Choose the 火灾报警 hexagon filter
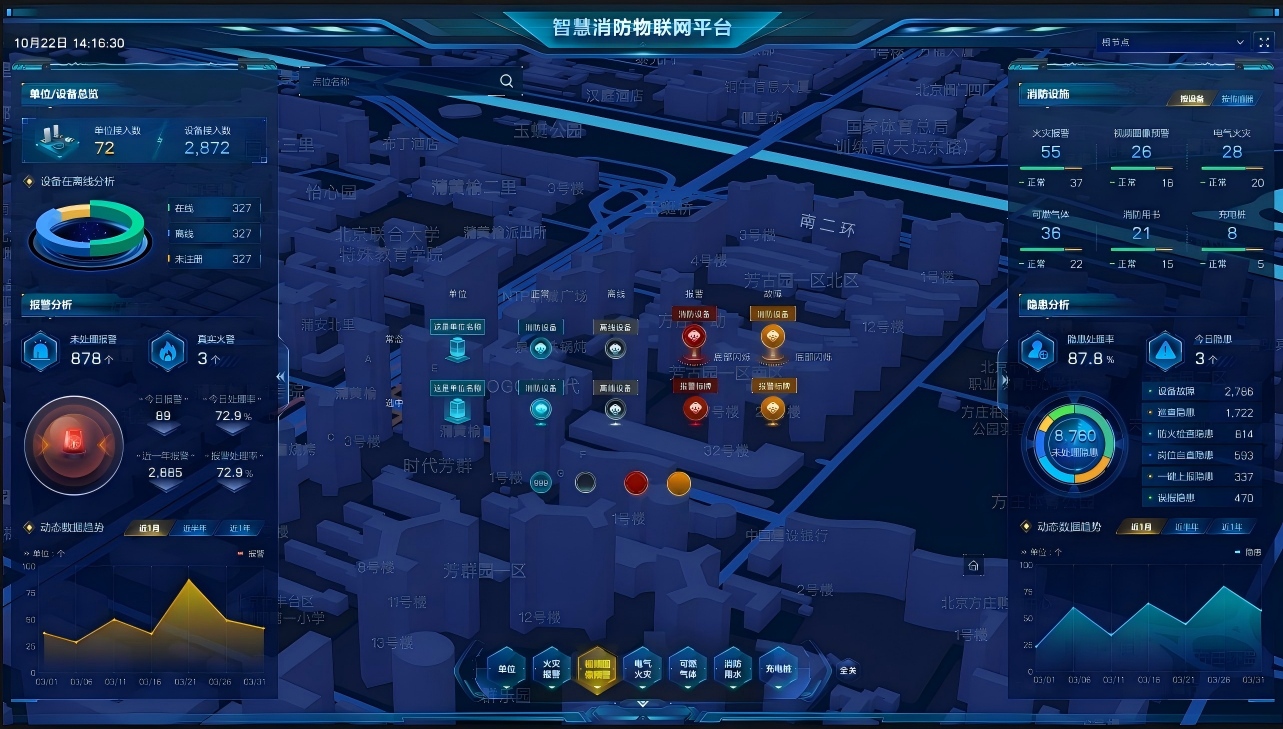The height and width of the screenshot is (729, 1283). point(552,669)
